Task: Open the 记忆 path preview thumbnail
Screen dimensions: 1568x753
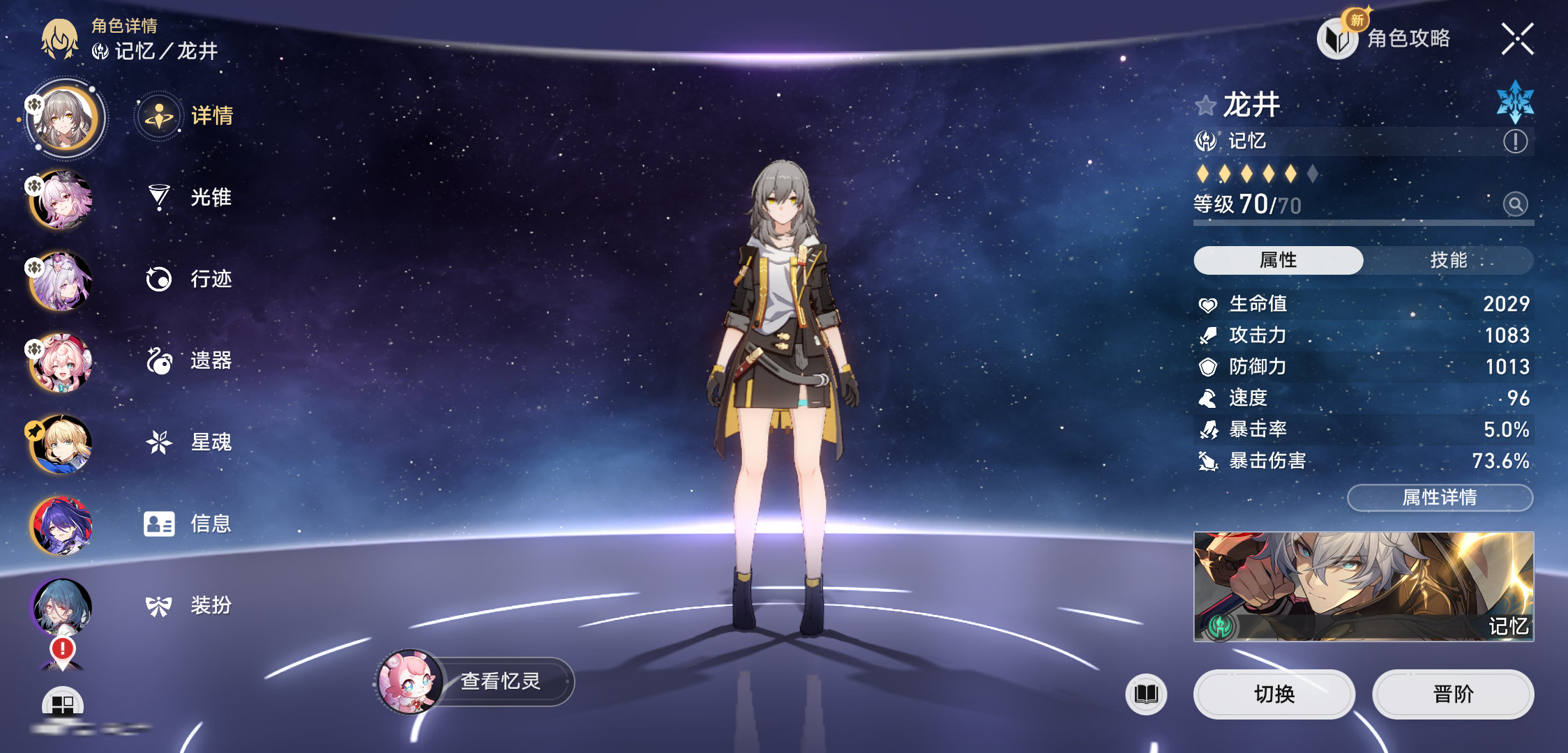Action: pos(1363,586)
